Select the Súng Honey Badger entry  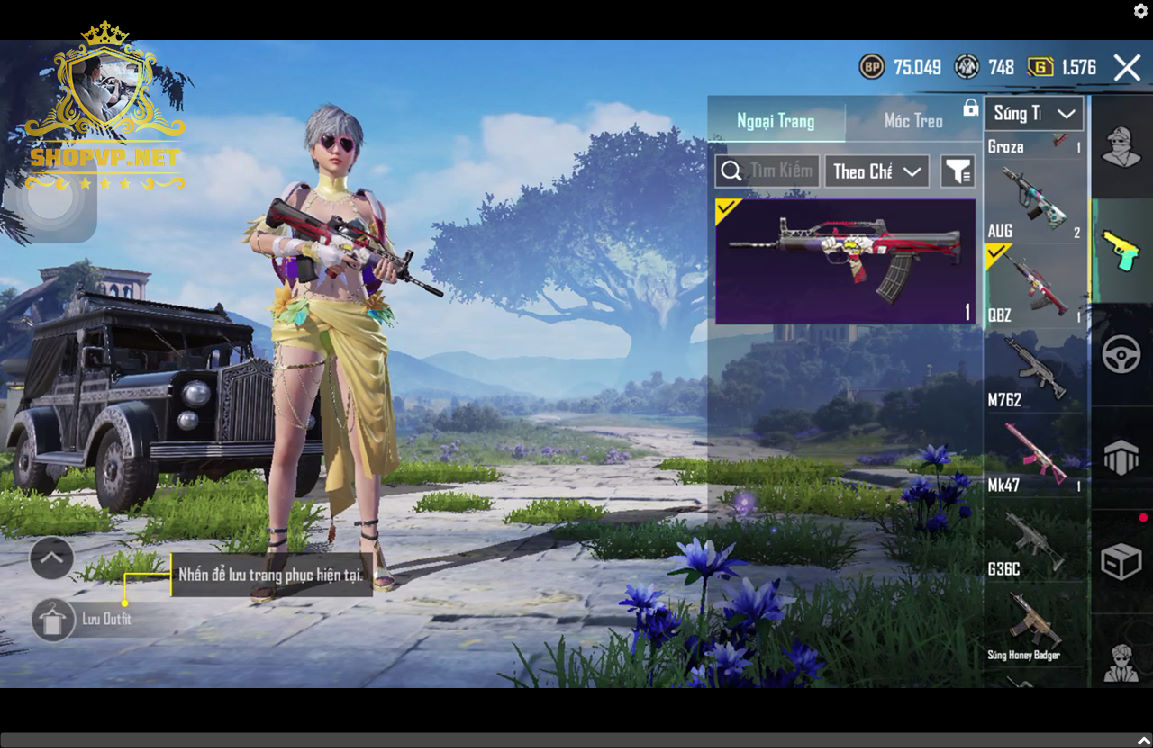(1034, 625)
